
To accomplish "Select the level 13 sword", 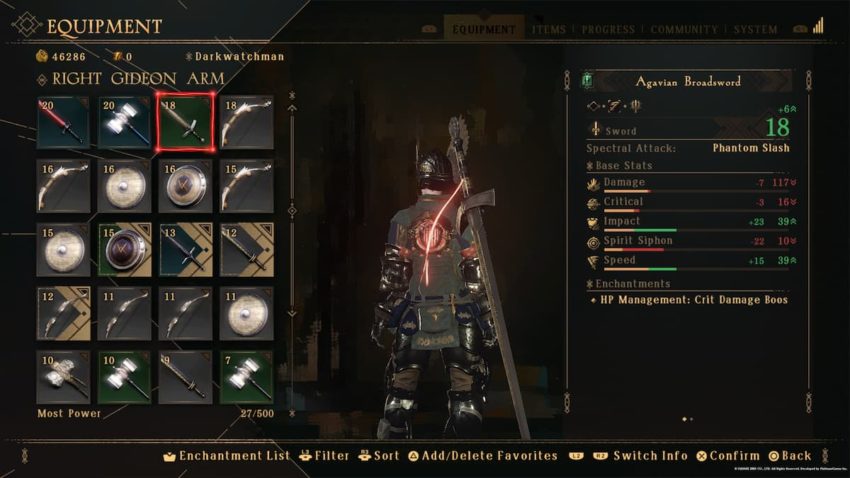I will coord(185,250).
